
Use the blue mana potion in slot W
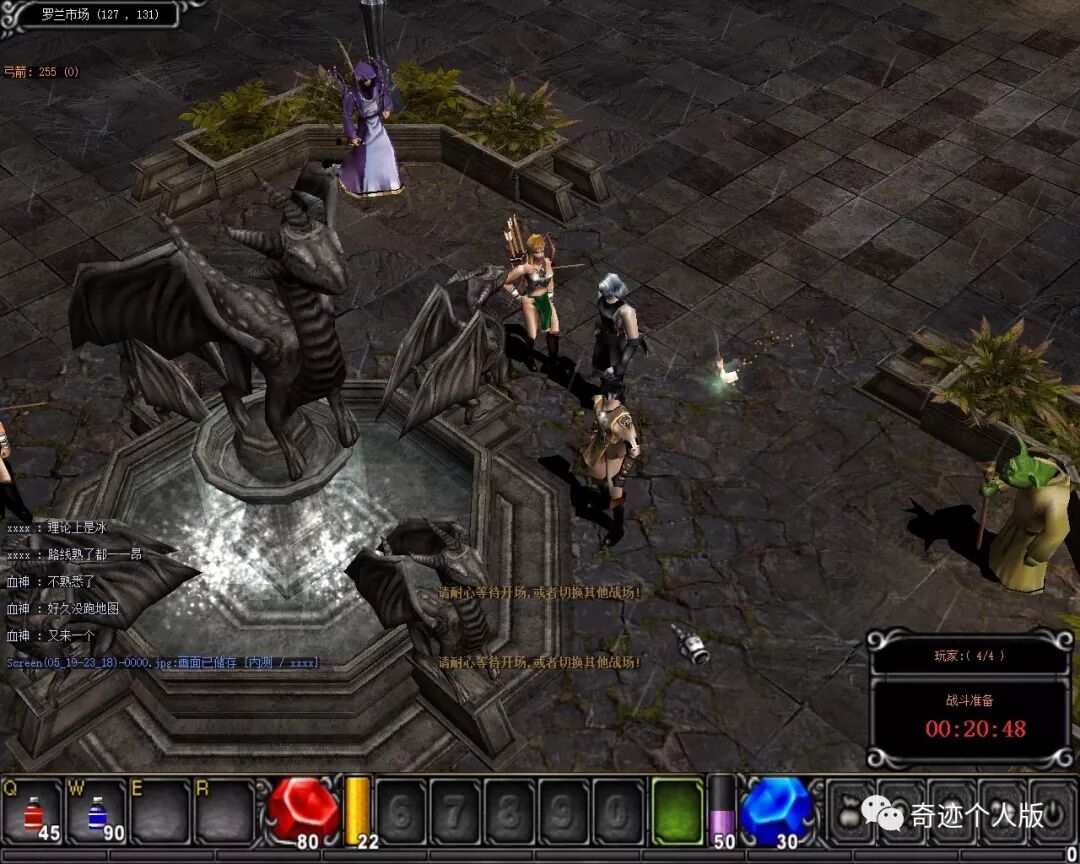(x=97, y=811)
